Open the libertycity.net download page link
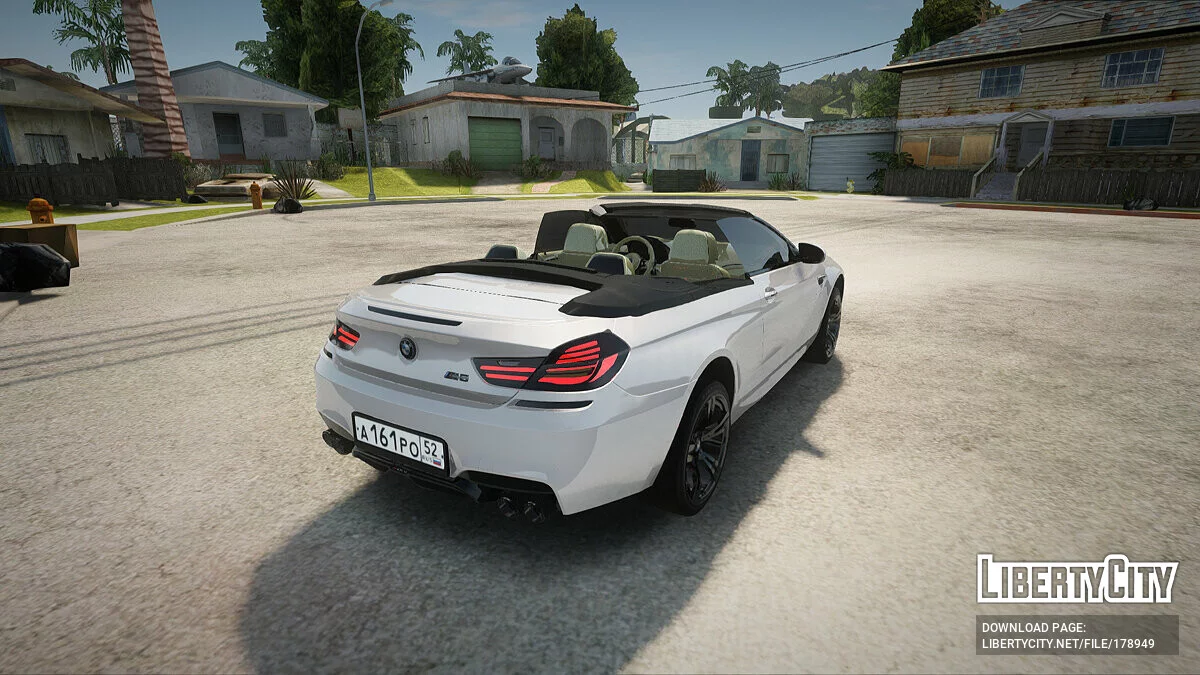 point(1068,643)
